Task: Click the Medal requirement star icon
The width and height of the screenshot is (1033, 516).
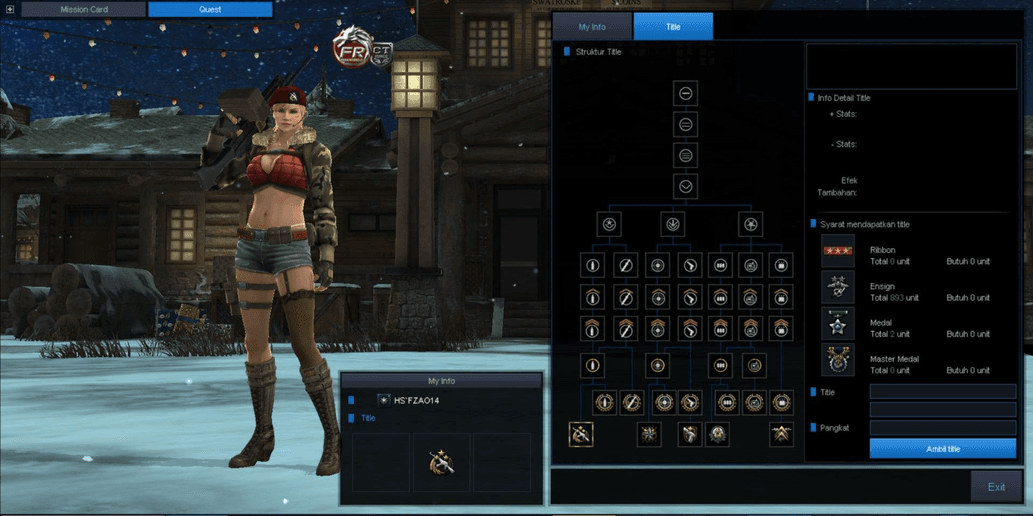Action: pos(838,323)
